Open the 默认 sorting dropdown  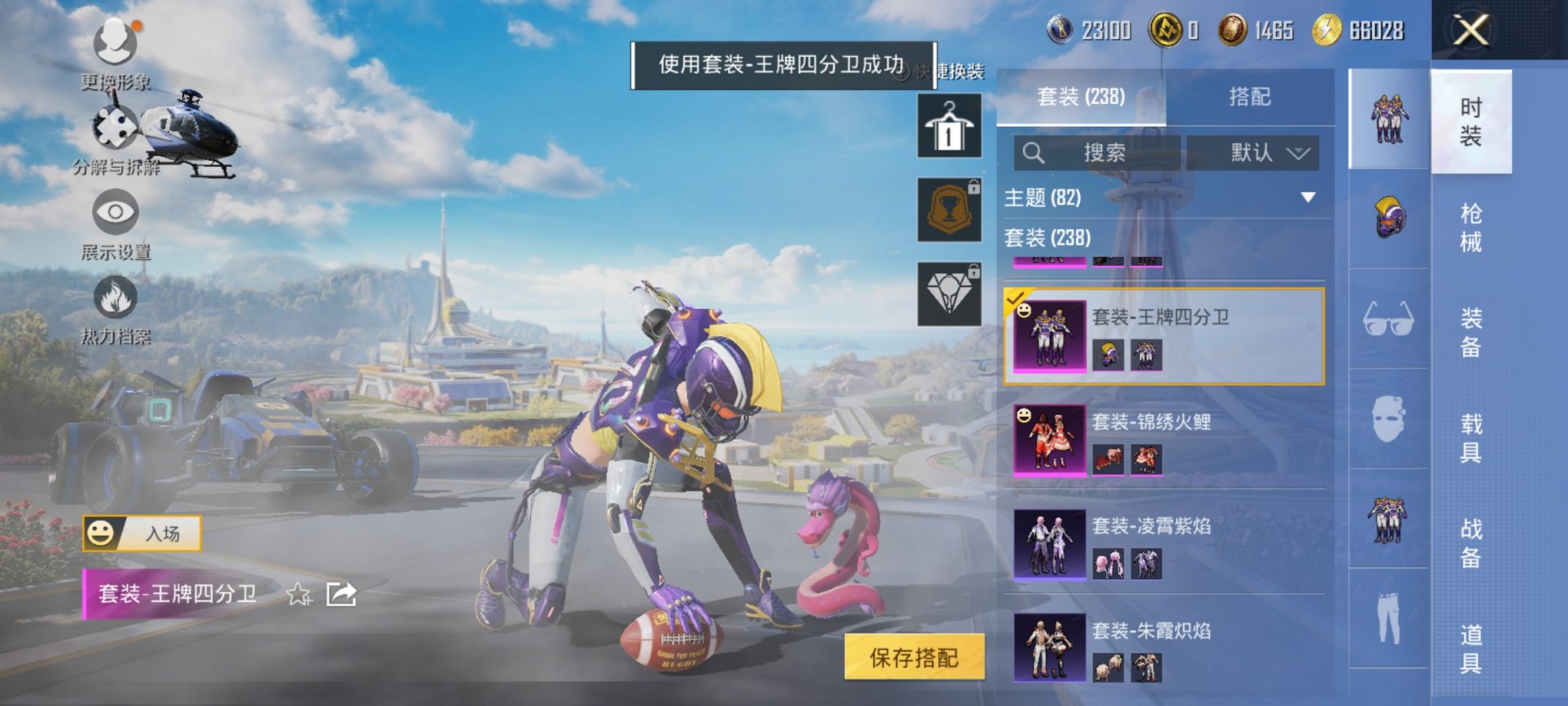pos(1253,152)
